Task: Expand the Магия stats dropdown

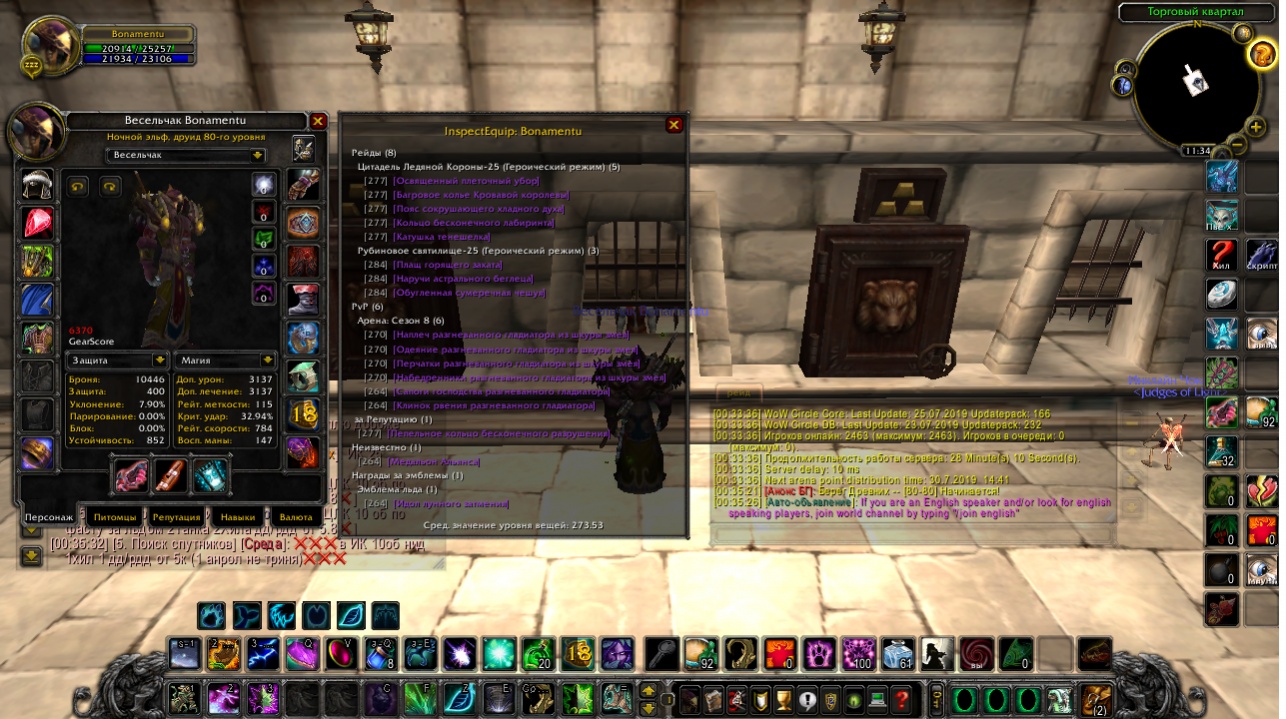Action: [x=267, y=359]
